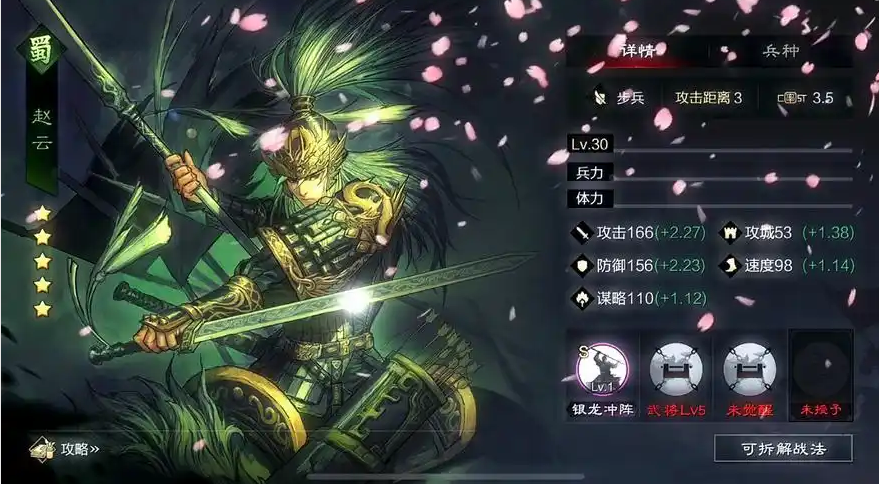Switch to the 详情 tab
This screenshot has height=484, width=879.
click(636, 50)
